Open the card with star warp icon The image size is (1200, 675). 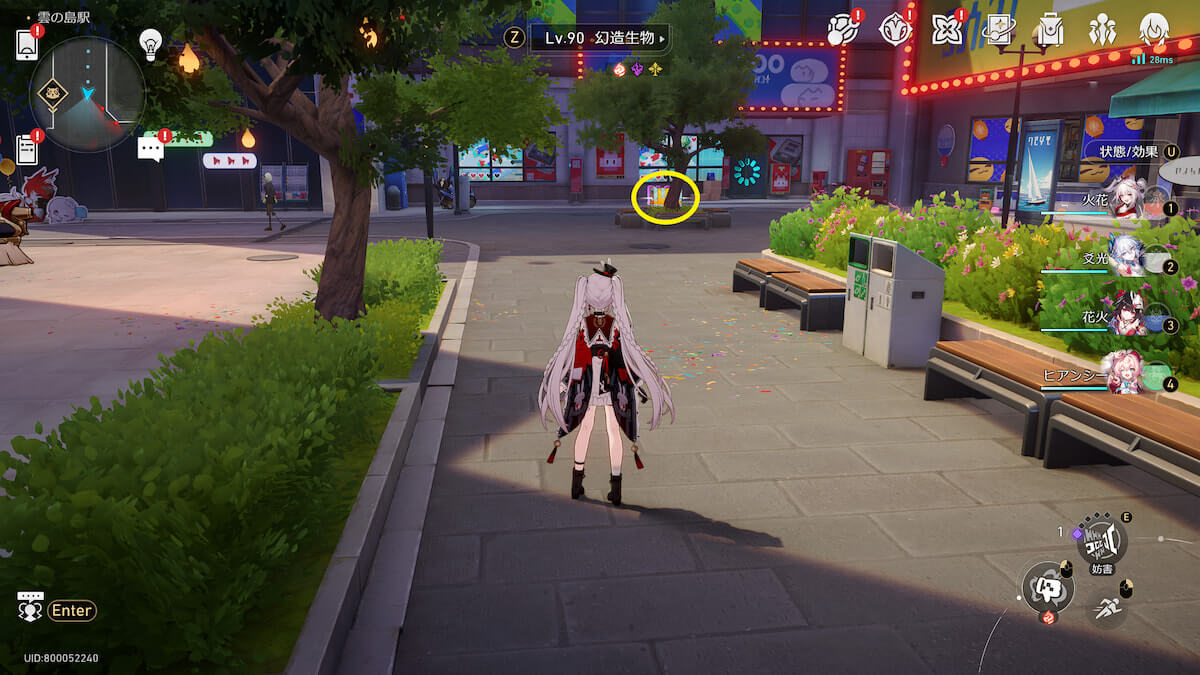(x=998, y=30)
